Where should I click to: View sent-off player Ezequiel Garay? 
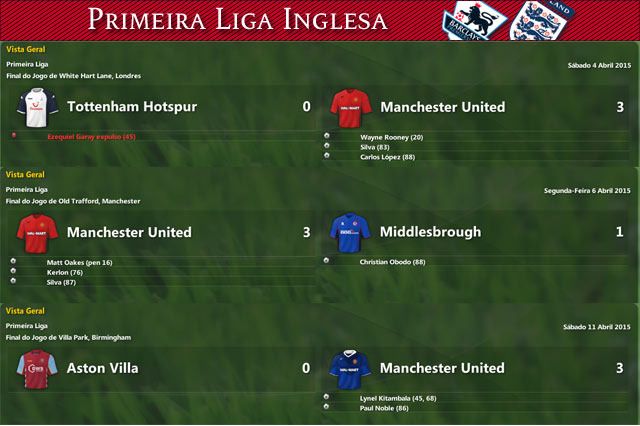(90, 136)
